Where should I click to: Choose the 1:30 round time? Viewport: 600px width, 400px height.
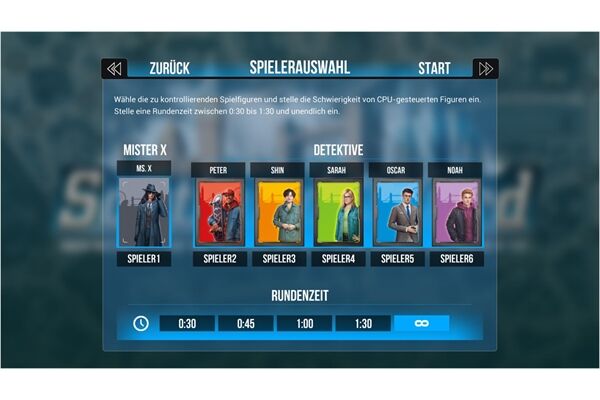click(363, 324)
